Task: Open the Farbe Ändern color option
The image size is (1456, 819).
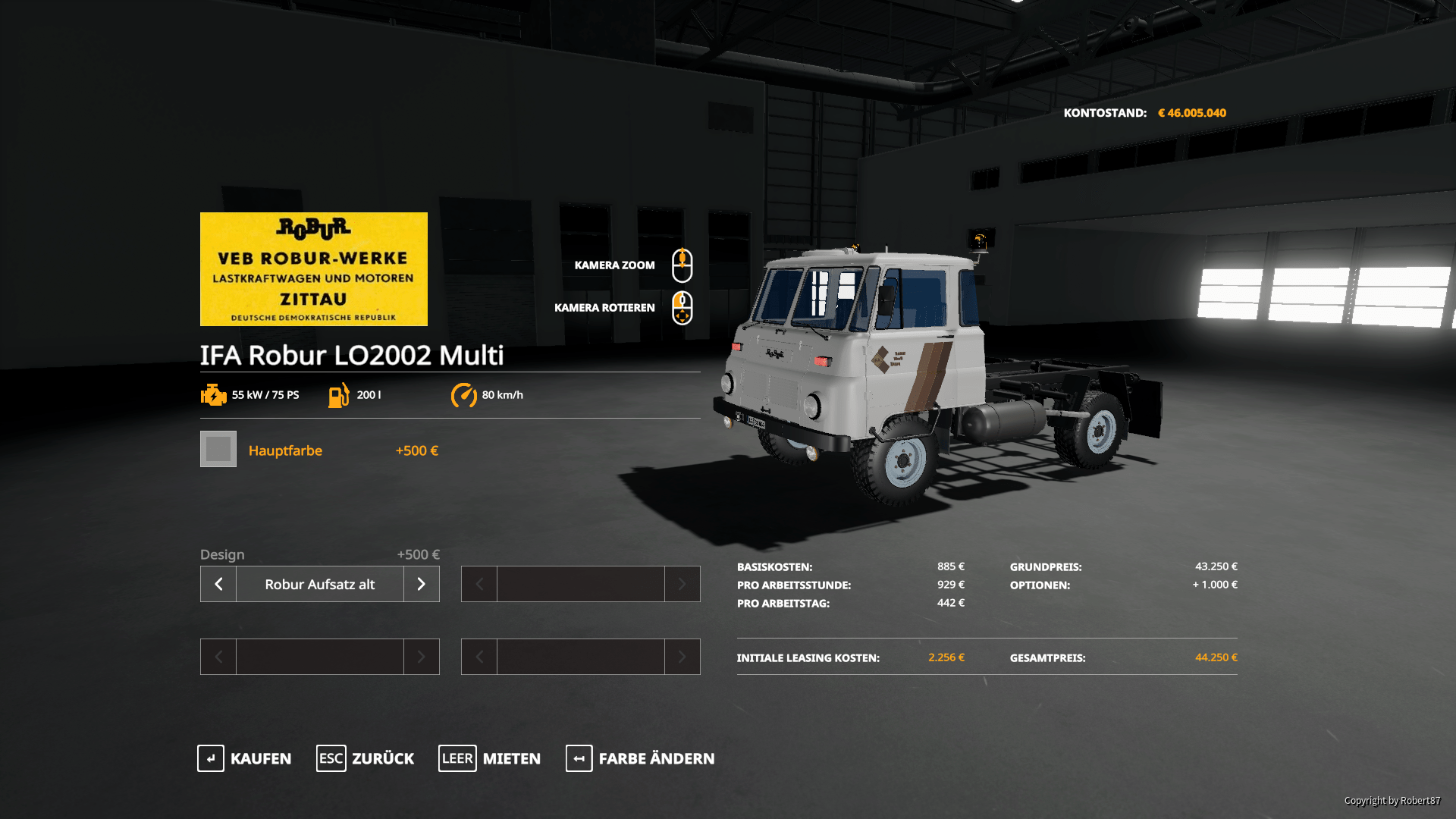Action: pos(640,758)
